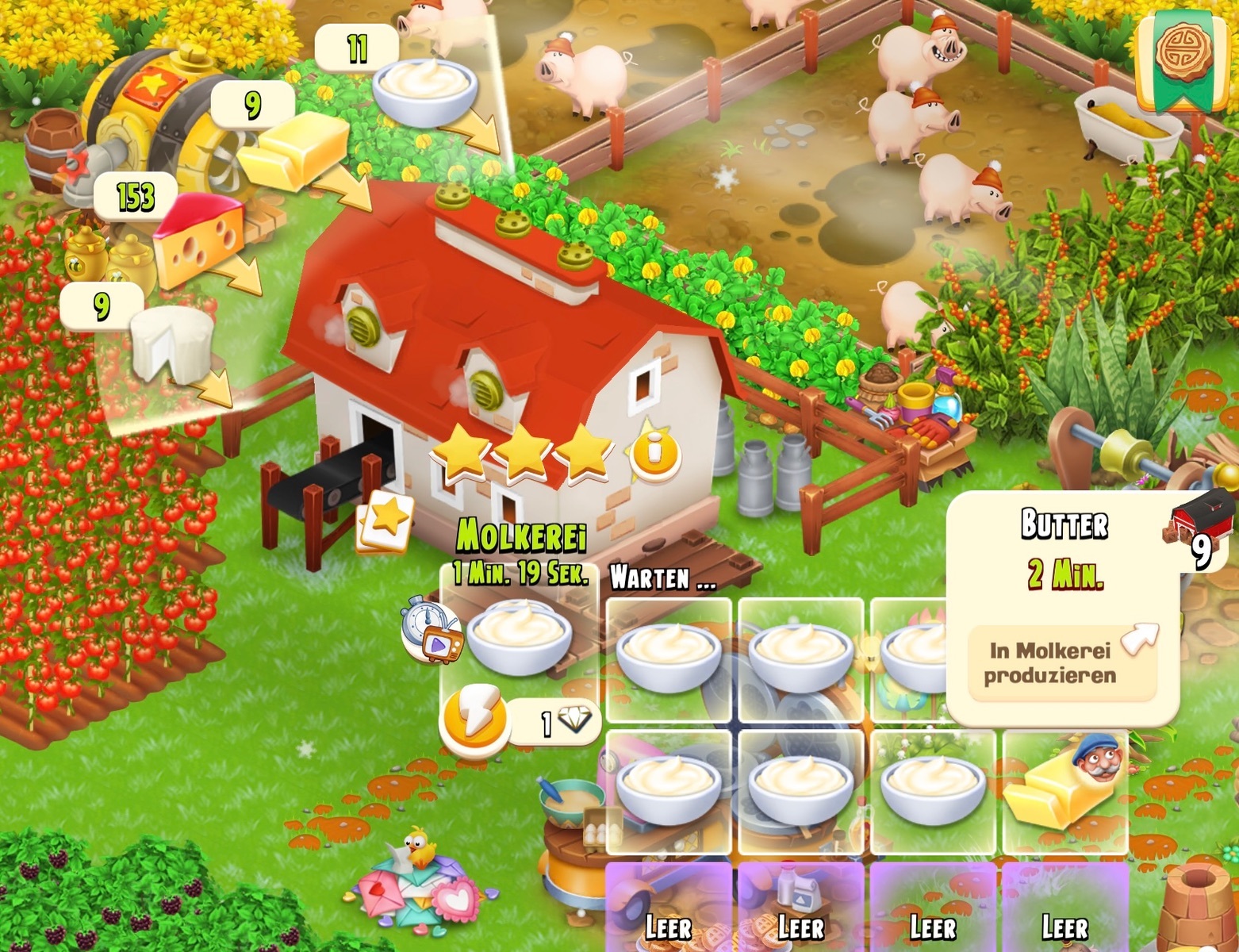Speed up production with lightning button
Screen dimensions: 1239x952
474,720
